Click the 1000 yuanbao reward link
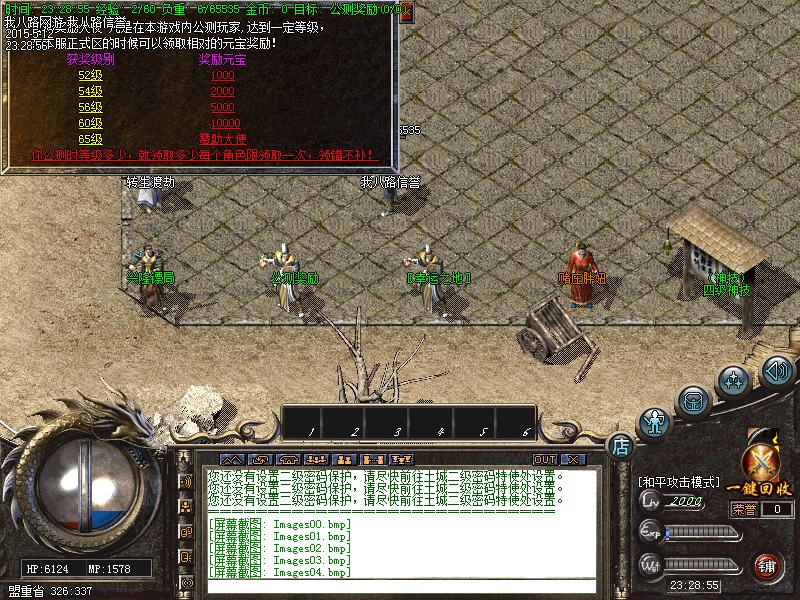 tap(222, 76)
